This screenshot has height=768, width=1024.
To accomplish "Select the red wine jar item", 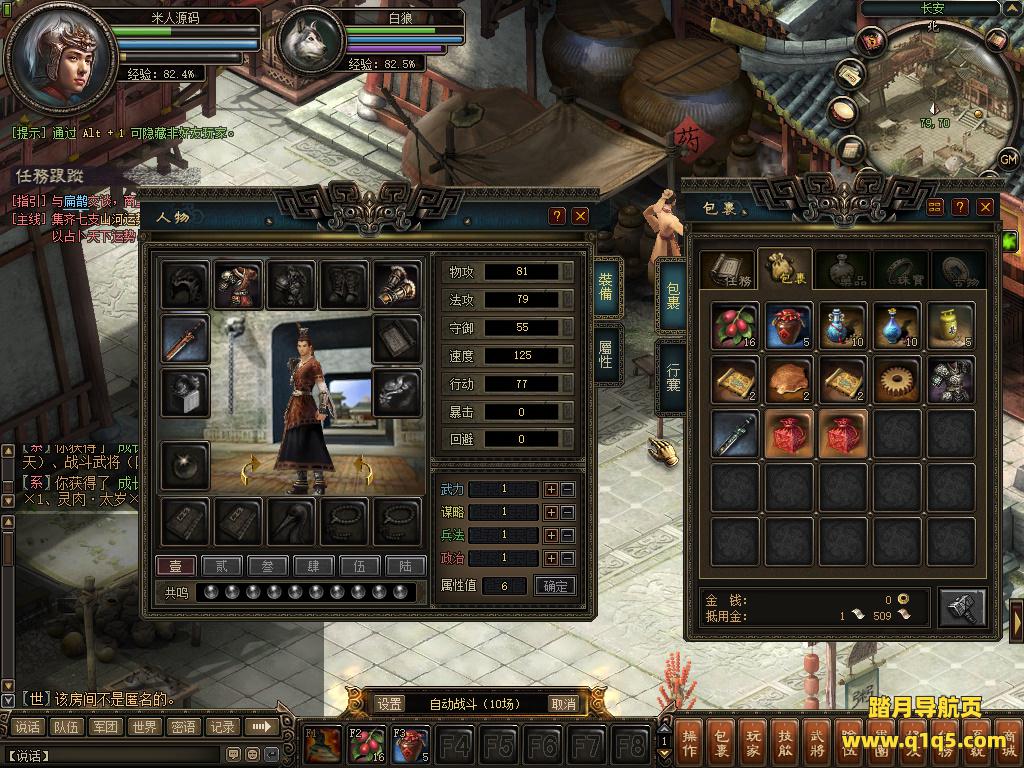I will pos(790,326).
